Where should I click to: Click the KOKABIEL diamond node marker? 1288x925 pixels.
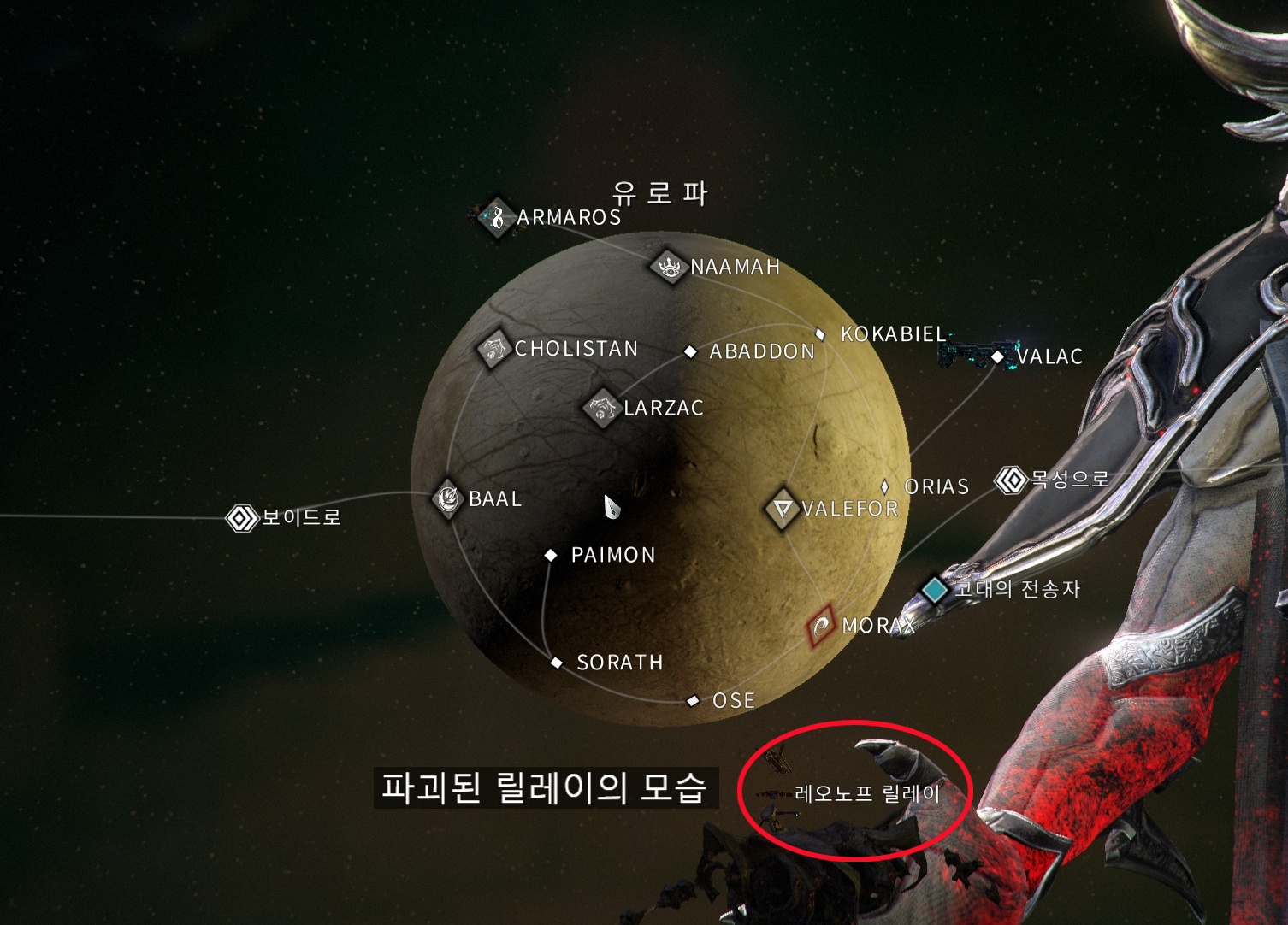[820, 333]
